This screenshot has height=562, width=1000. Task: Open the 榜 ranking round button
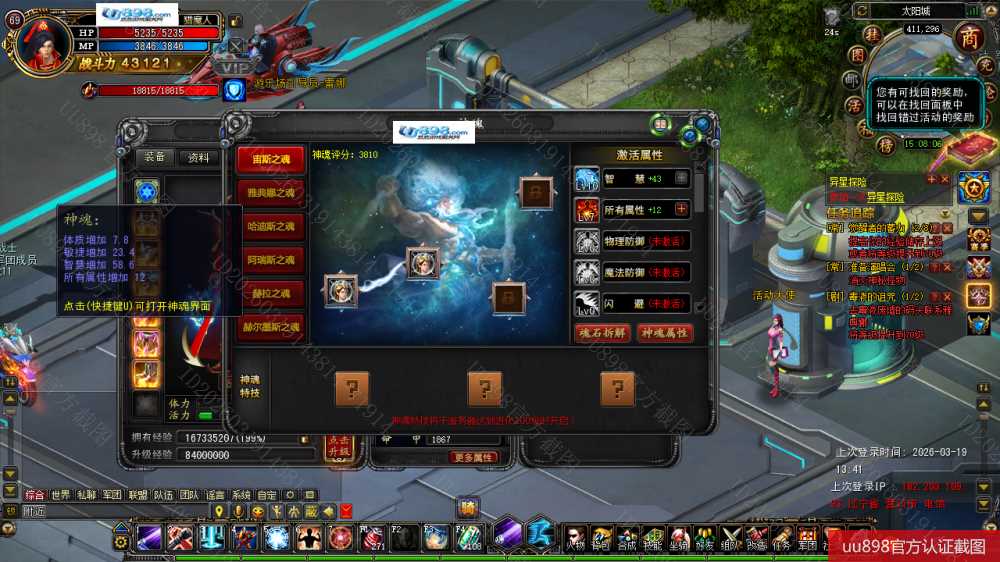pyautogui.click(x=886, y=146)
